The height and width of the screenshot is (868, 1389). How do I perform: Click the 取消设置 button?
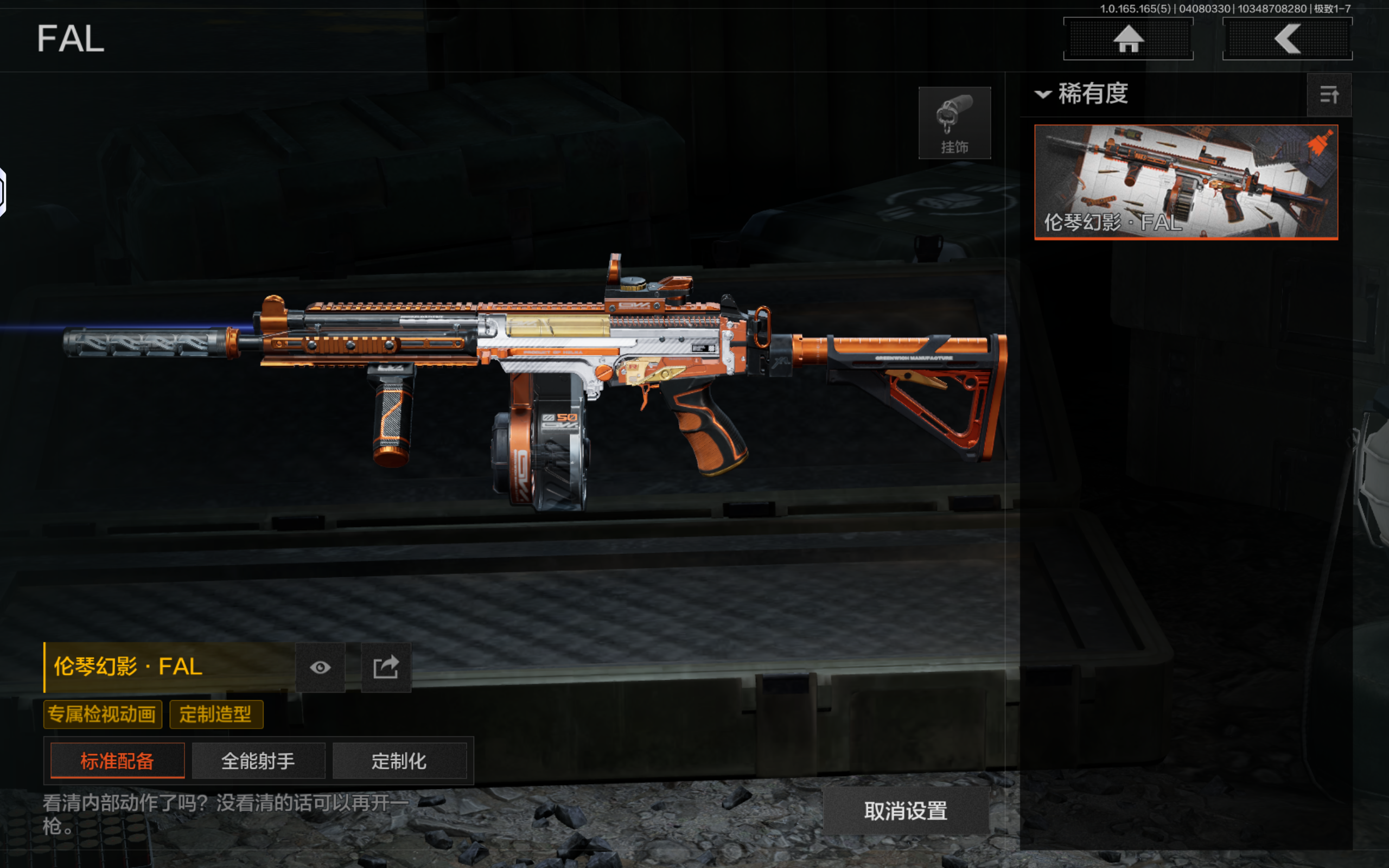tap(906, 810)
